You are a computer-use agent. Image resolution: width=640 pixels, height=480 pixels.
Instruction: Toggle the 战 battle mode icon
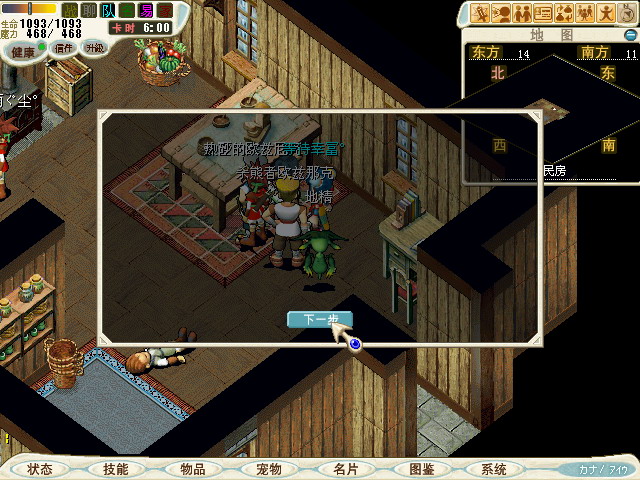(69, 10)
